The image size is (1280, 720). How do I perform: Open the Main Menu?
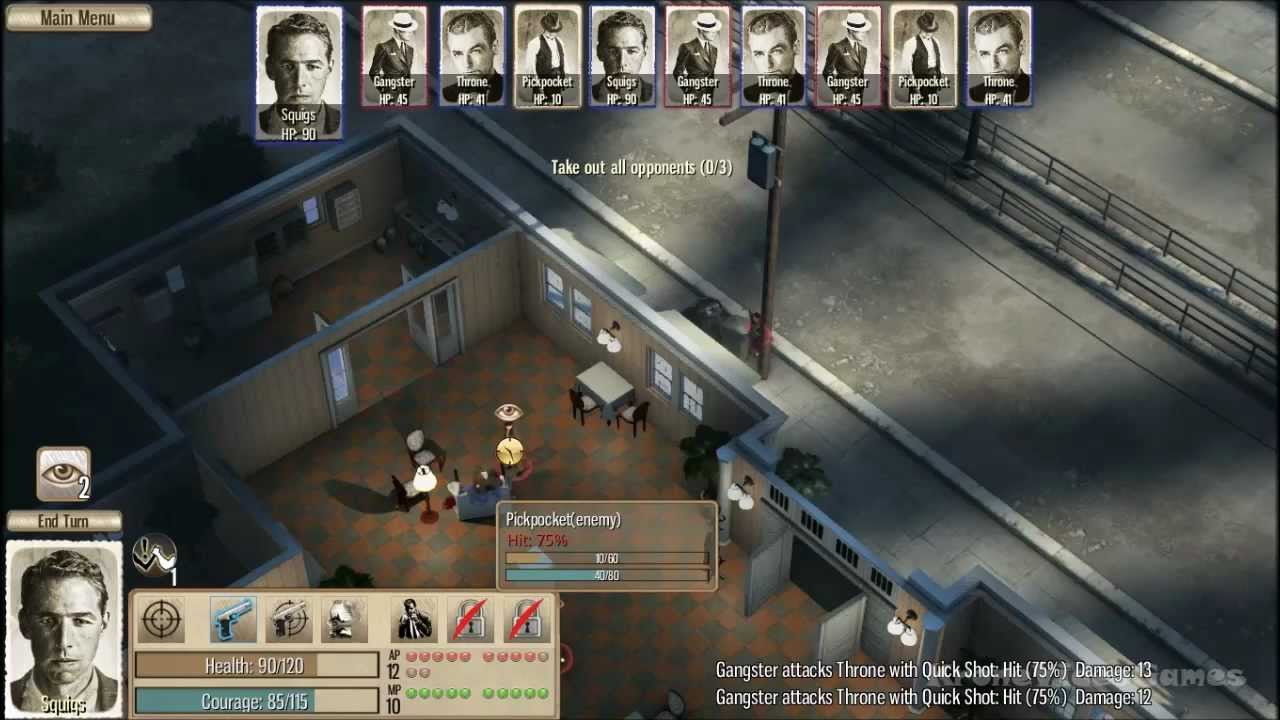click(78, 18)
